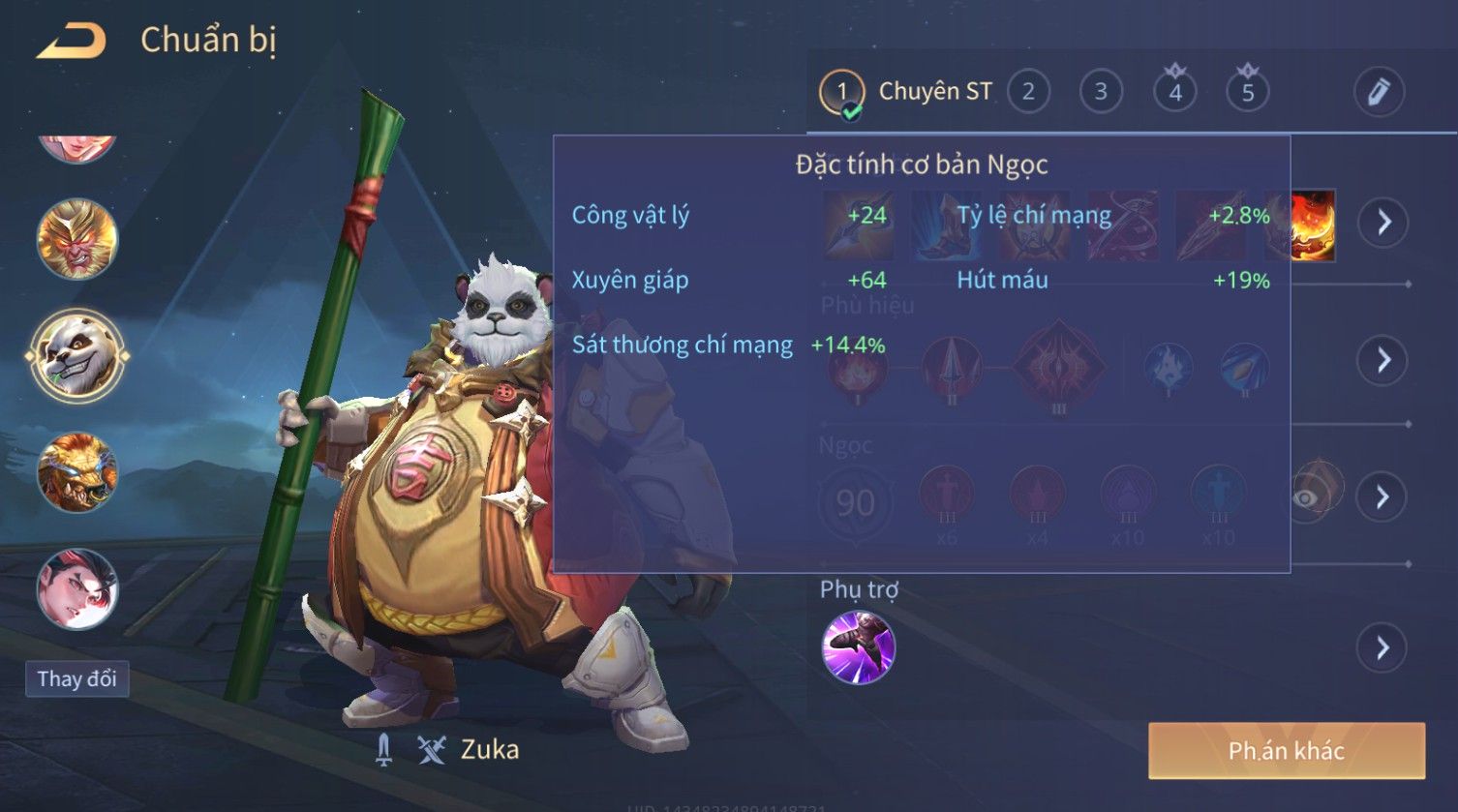Choose preset slot 4
Screen dimensions: 1458x812
[1175, 92]
